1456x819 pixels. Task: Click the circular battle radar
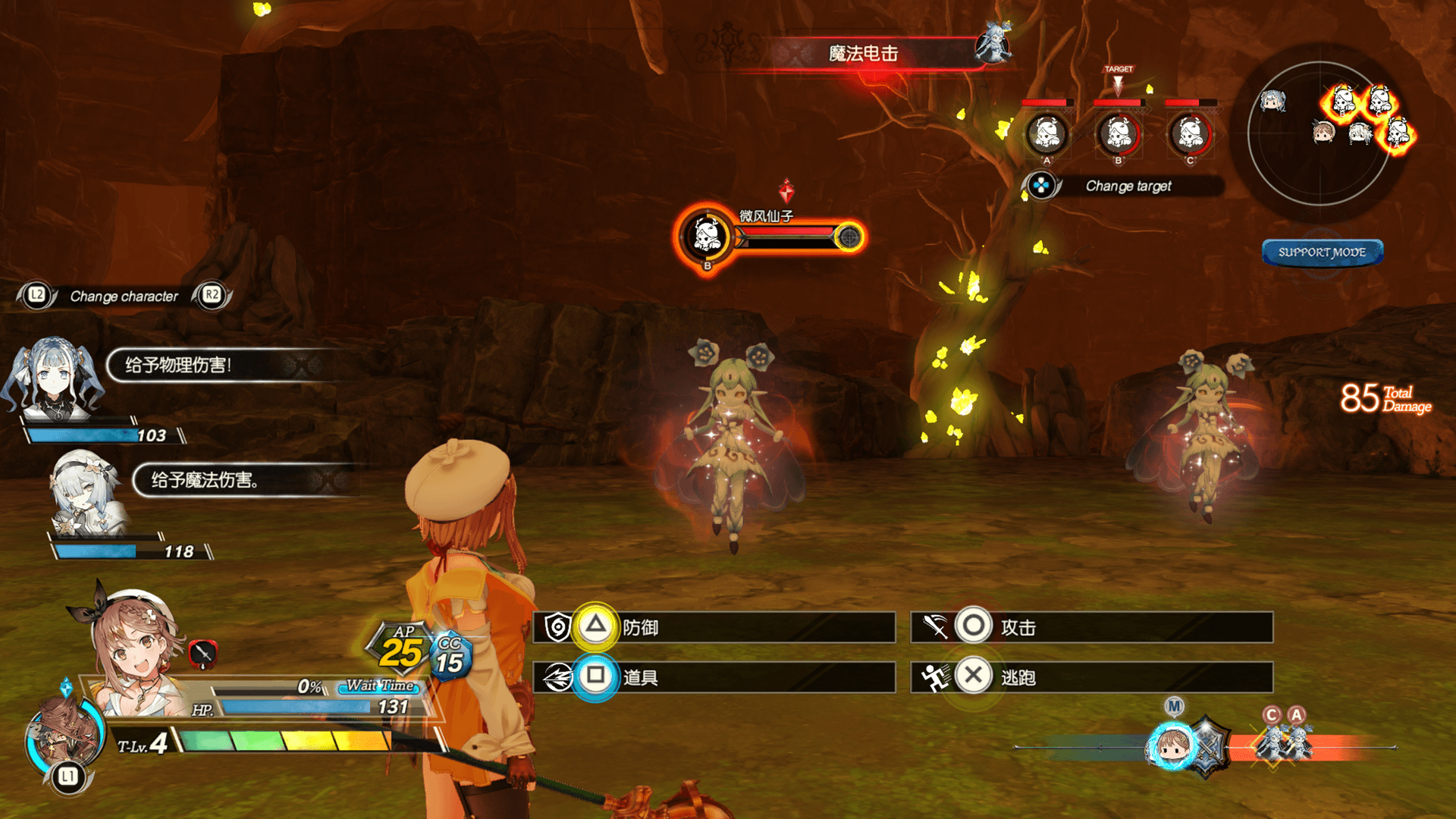pos(1320,133)
